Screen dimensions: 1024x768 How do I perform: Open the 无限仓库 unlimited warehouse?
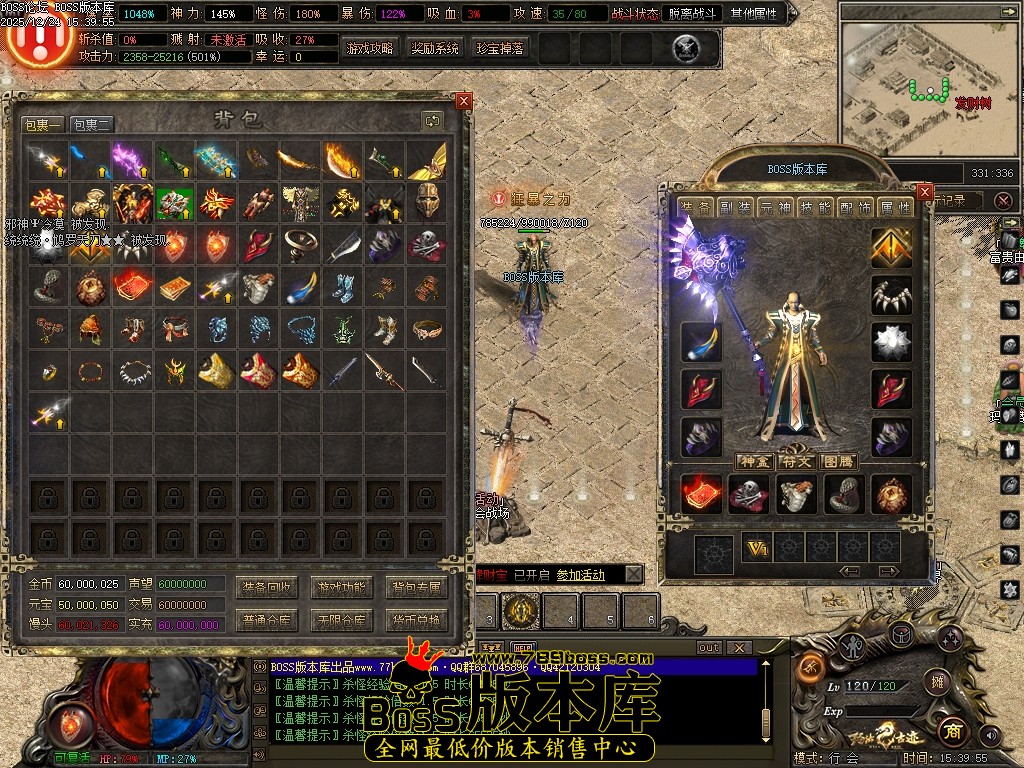point(341,620)
